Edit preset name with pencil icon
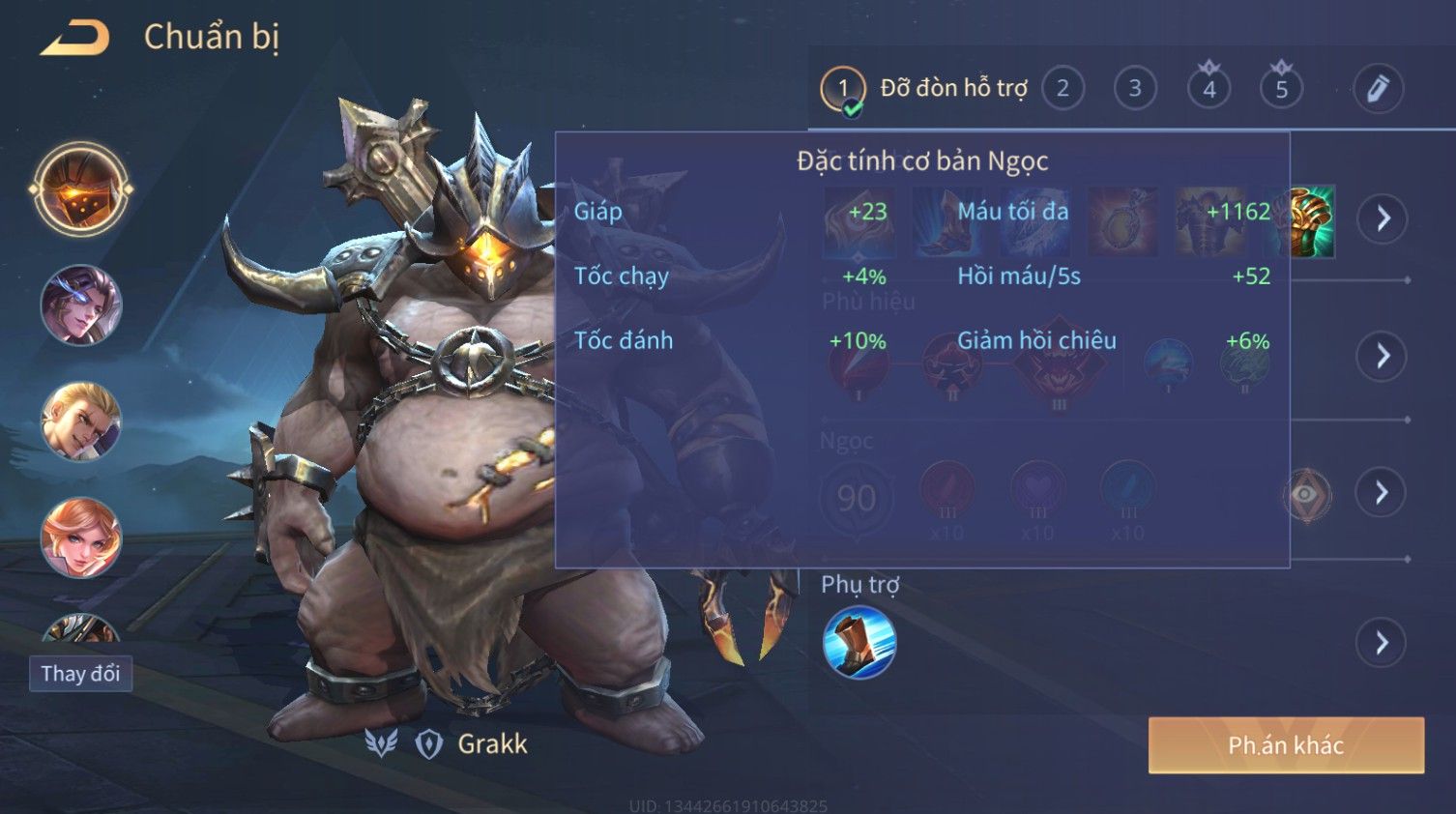This screenshot has height=814, width=1456. (x=1377, y=89)
